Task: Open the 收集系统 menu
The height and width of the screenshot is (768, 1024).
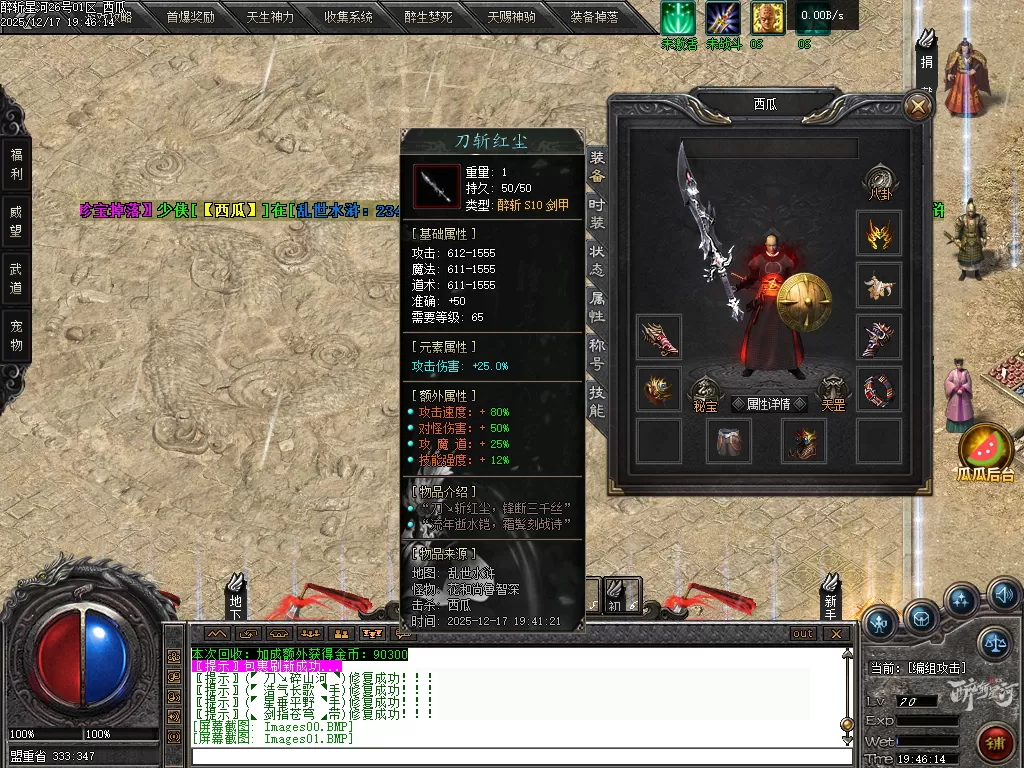Action: coord(349,17)
